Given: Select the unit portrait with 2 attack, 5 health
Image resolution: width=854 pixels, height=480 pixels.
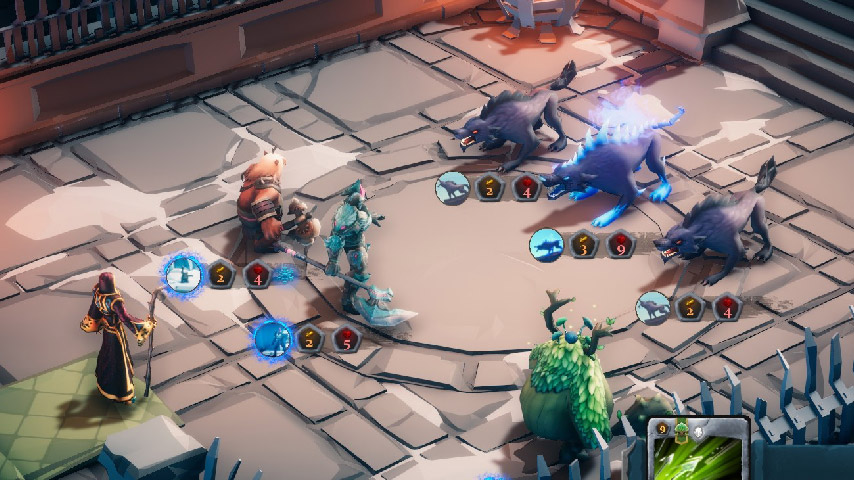Looking at the screenshot, I should (271, 340).
